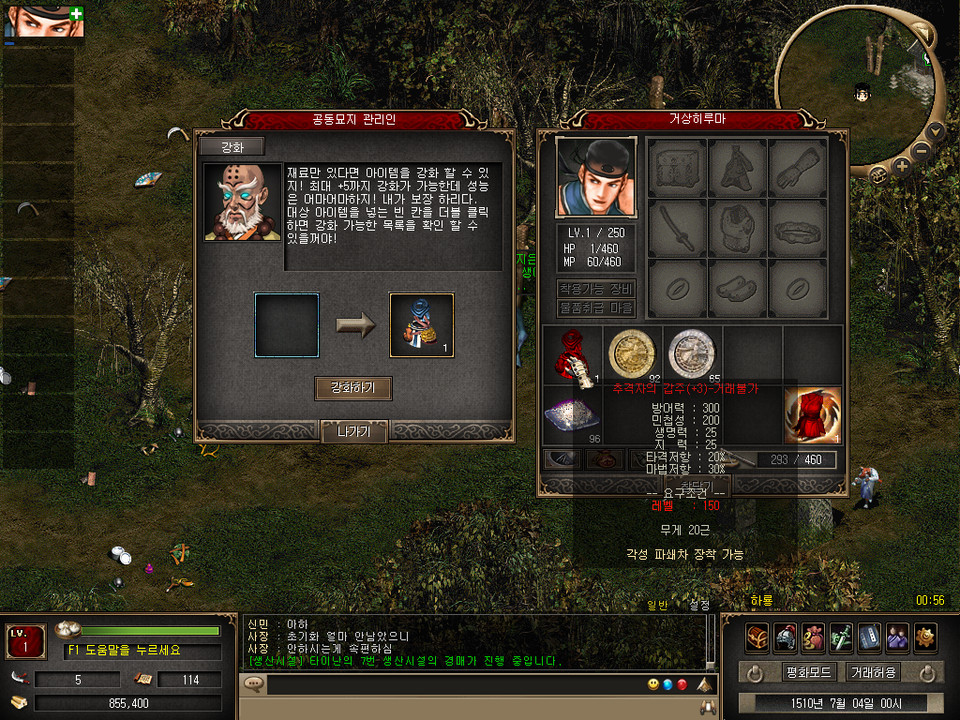The height and width of the screenshot is (720, 960).
Task: Leave the dialog with the 나가기 button
Action: (354, 432)
